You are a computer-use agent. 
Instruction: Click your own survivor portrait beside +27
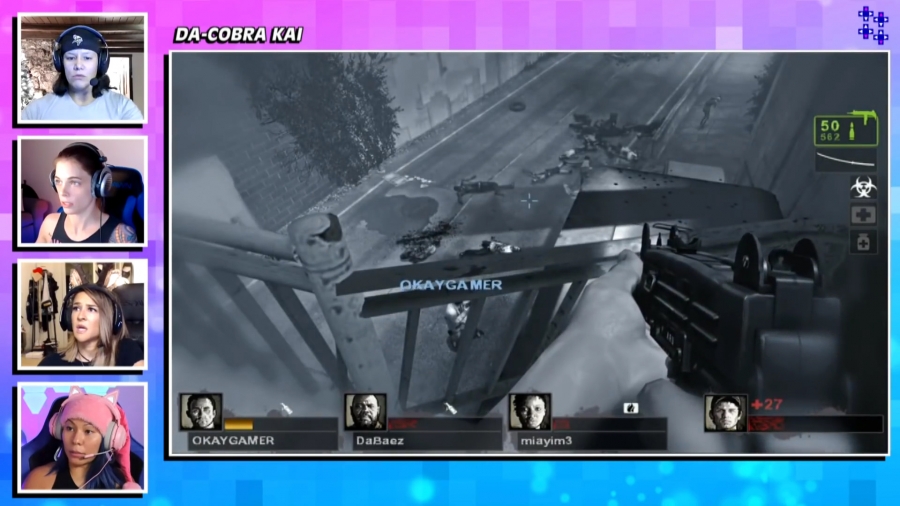click(725, 412)
